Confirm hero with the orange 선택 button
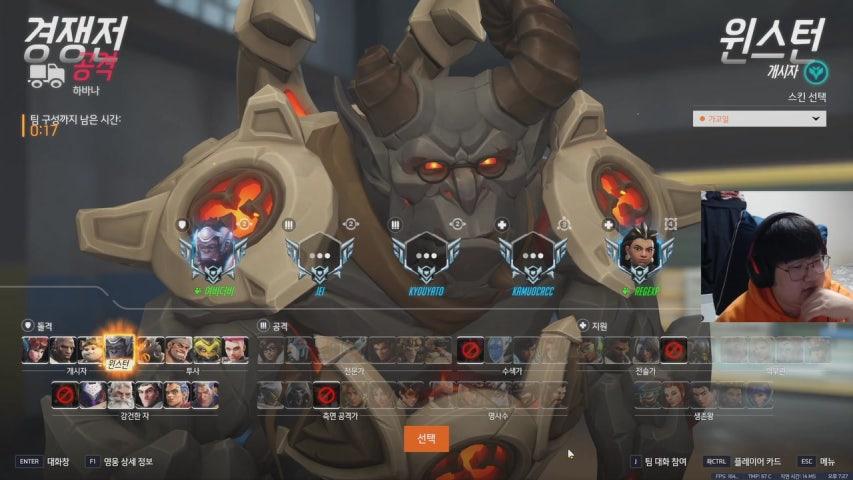This screenshot has width=853, height=480. (426, 439)
